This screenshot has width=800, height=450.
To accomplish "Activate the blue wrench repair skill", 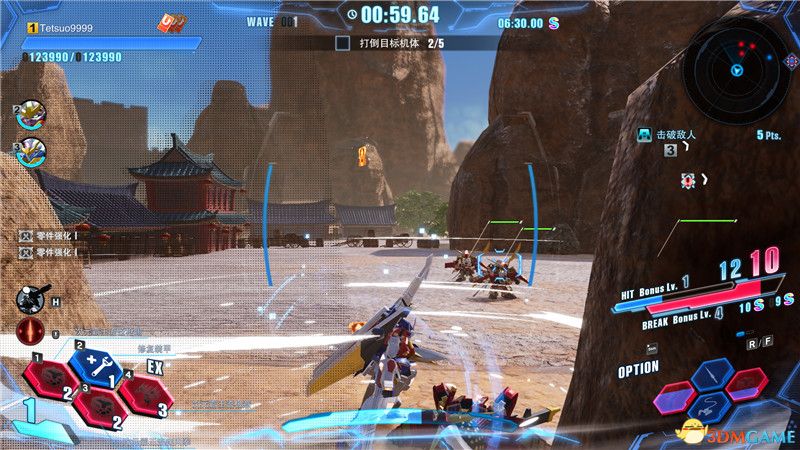I will [x=95, y=365].
